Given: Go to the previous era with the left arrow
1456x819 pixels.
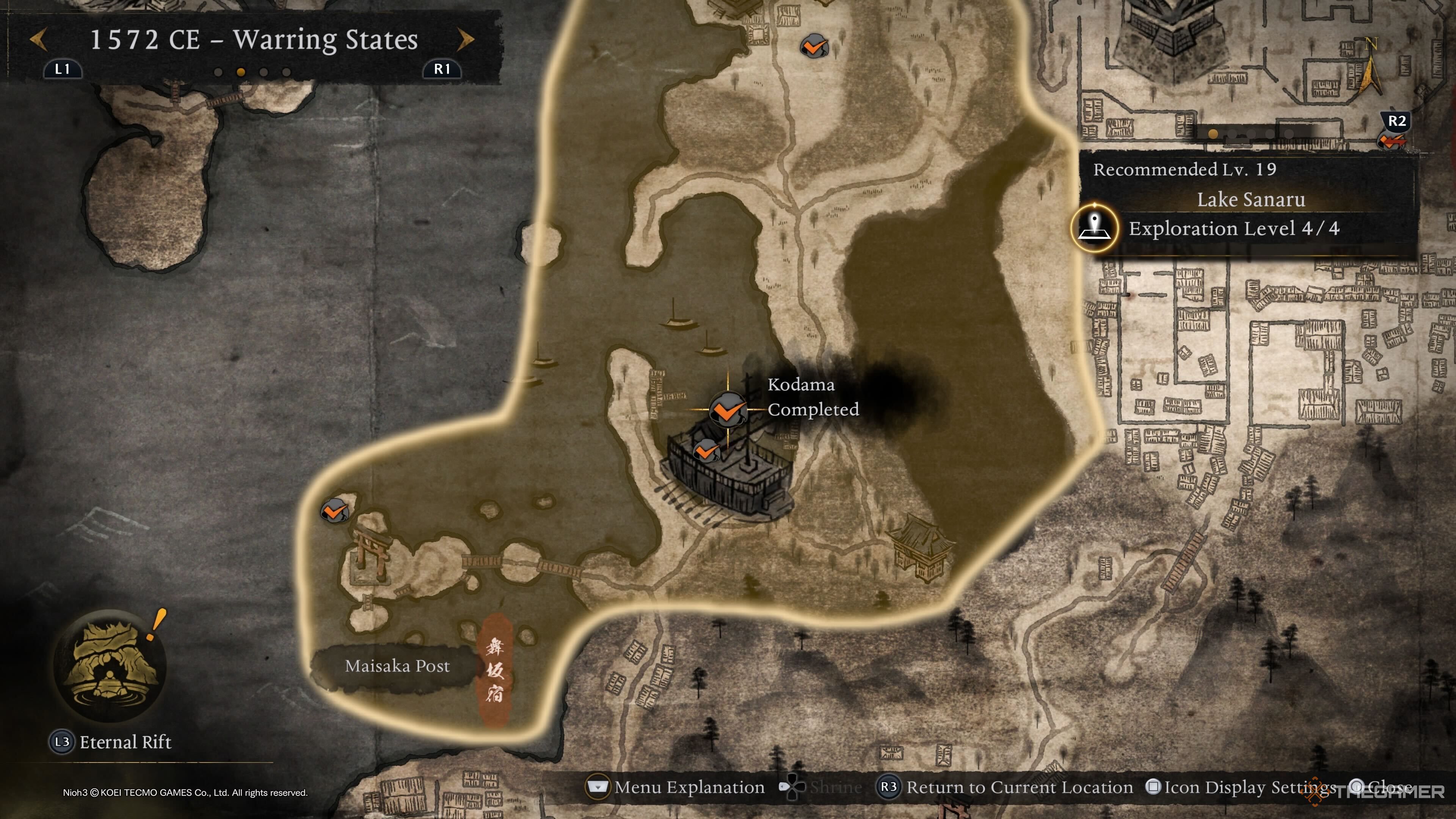Looking at the screenshot, I should (x=38, y=39).
